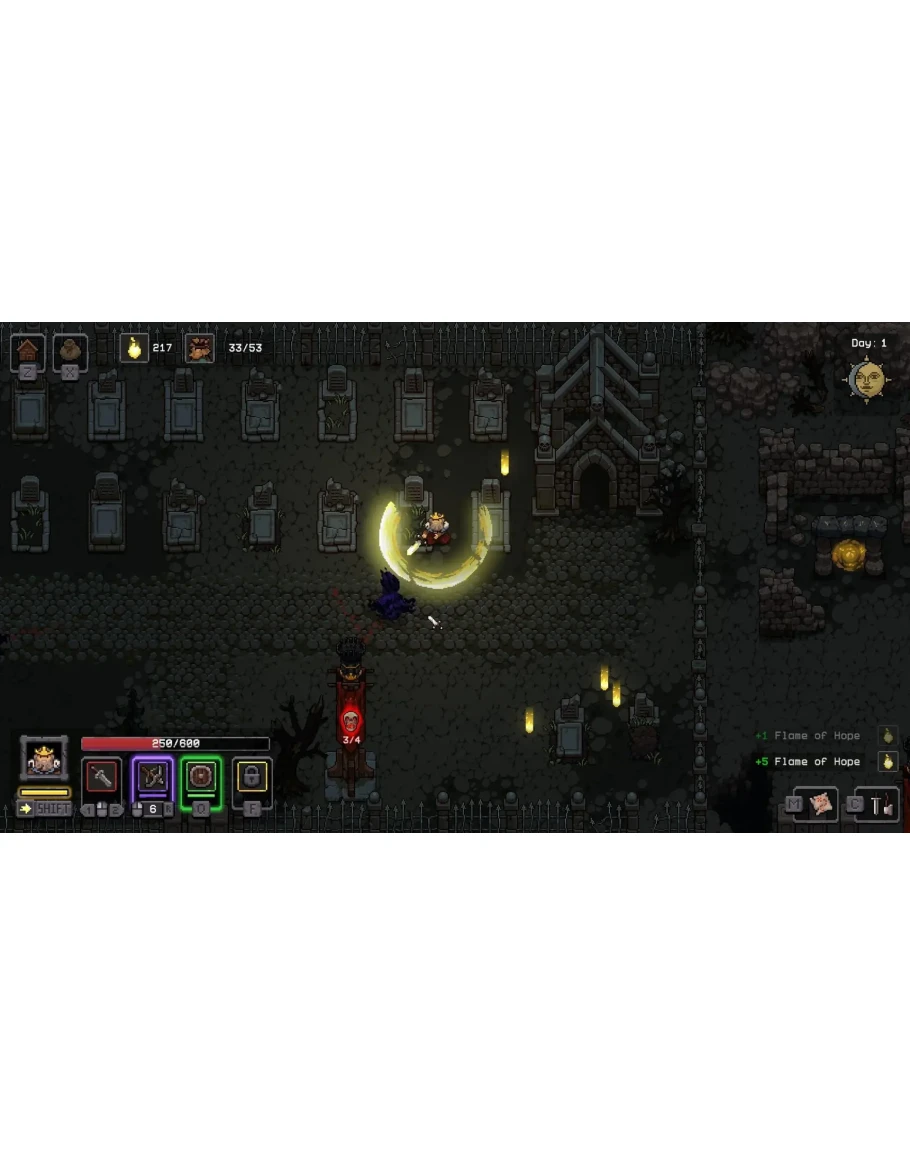The image size is (910, 1155).
Task: Use the round shield ability
Action: tap(201, 777)
